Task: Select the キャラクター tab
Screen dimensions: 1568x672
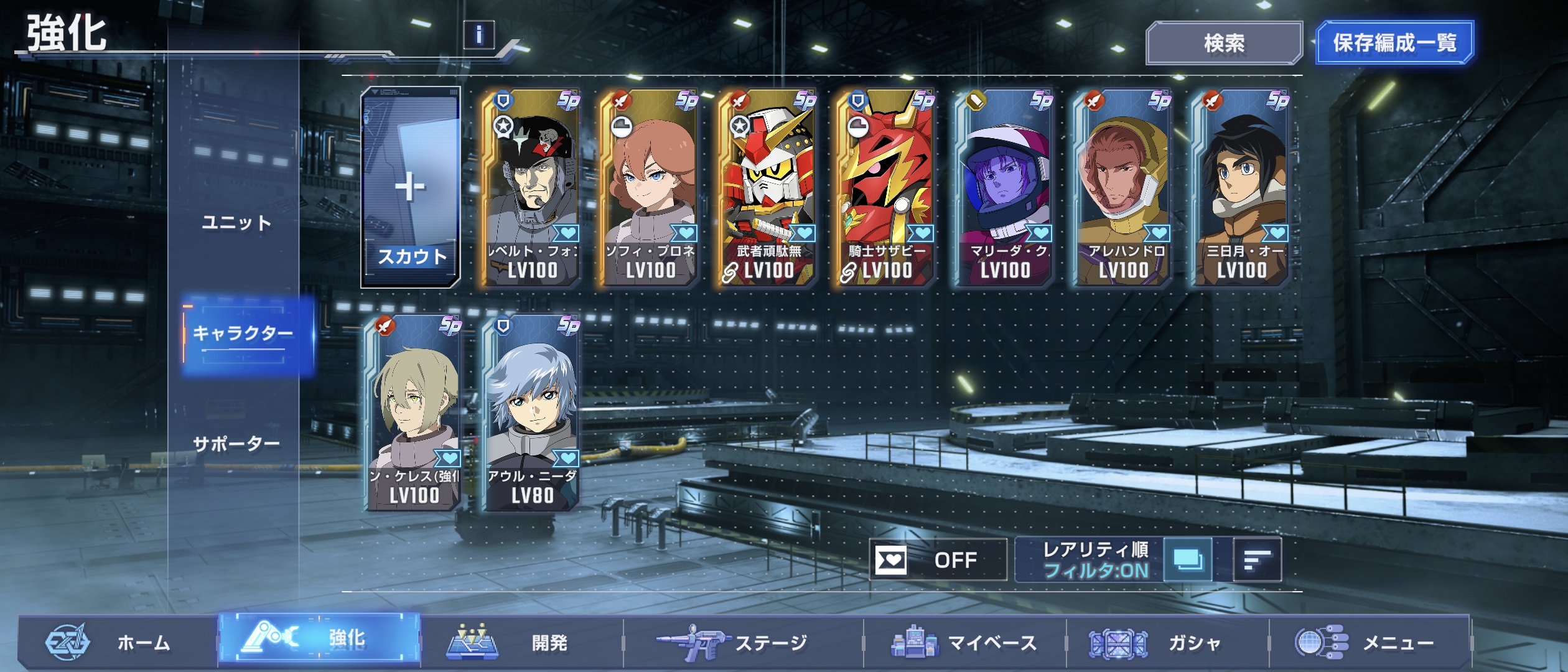Action: (243, 334)
